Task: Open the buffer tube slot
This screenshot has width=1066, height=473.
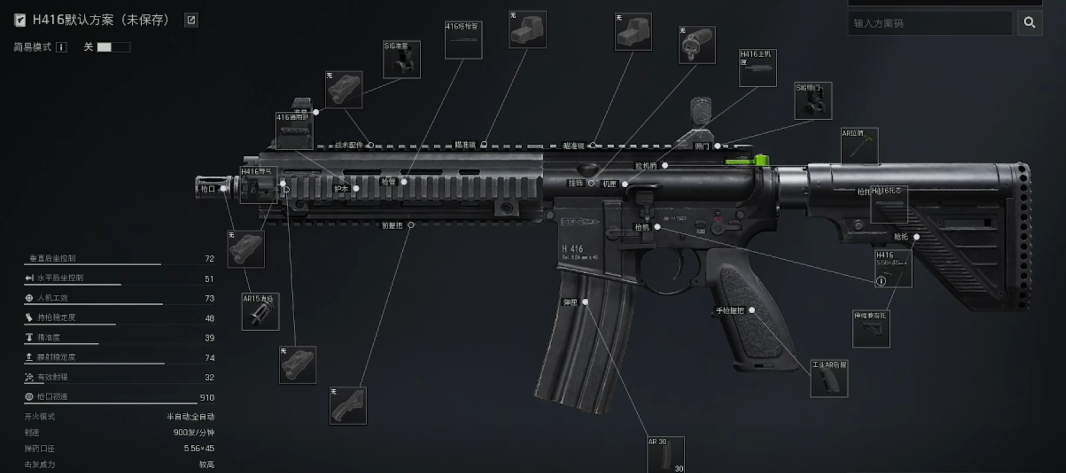Action: click(x=871, y=329)
